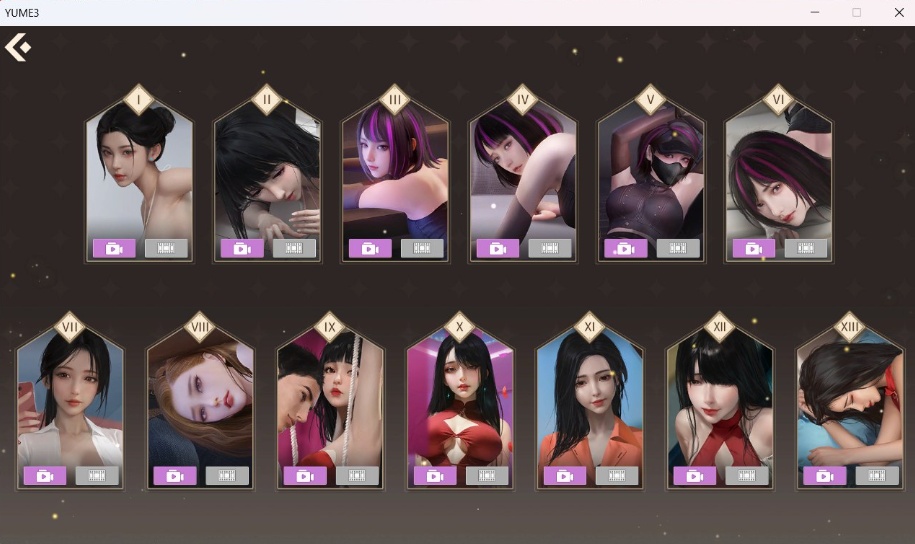915x544 pixels.
Task: Play the video for card I
Action: (114, 248)
